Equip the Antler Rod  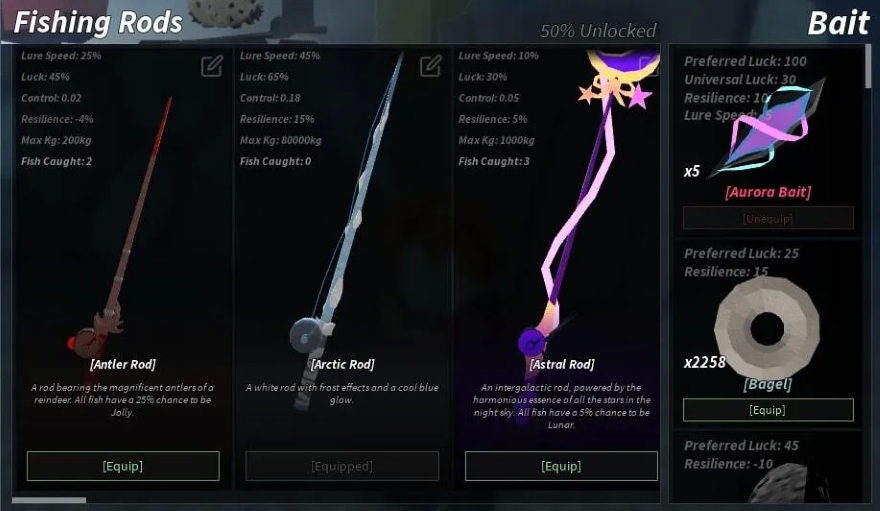click(x=123, y=466)
